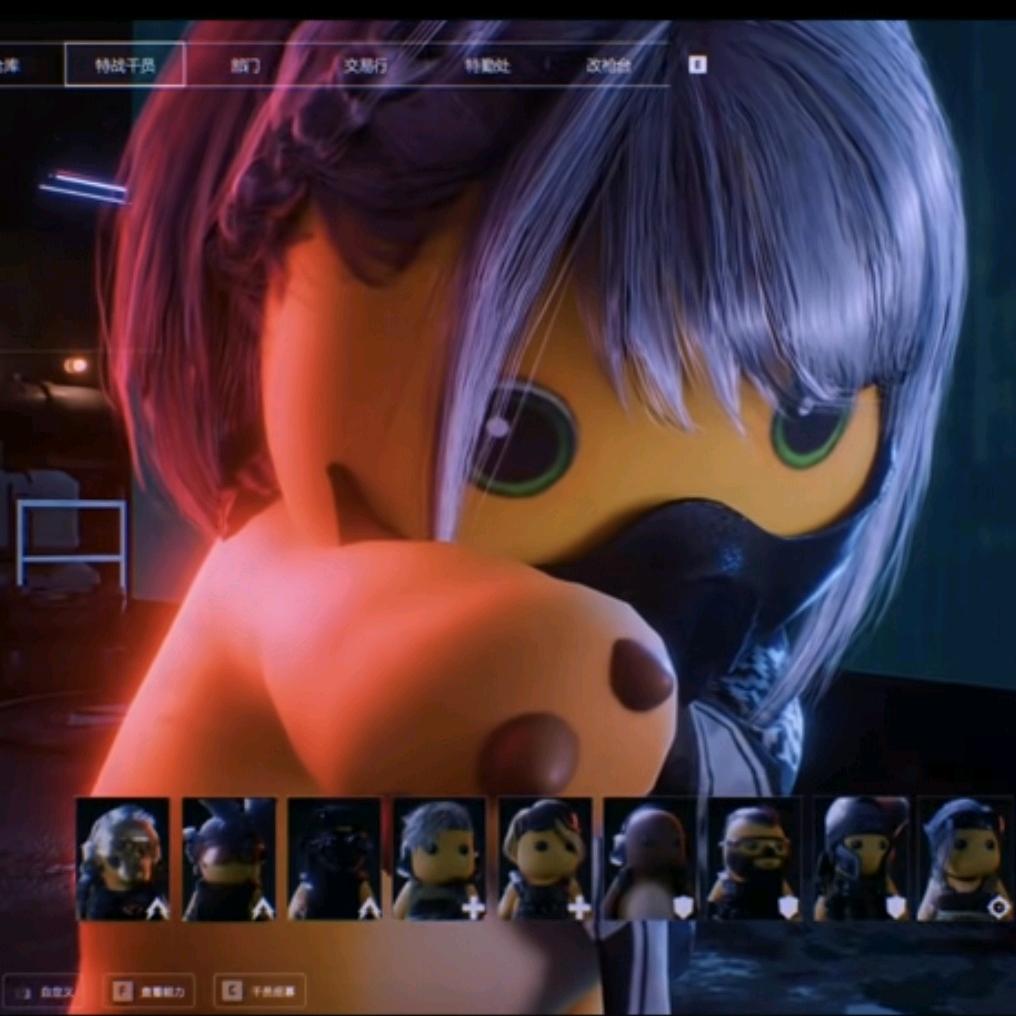Pick the fully shadowed black-clad assault operator

[x=334, y=859]
